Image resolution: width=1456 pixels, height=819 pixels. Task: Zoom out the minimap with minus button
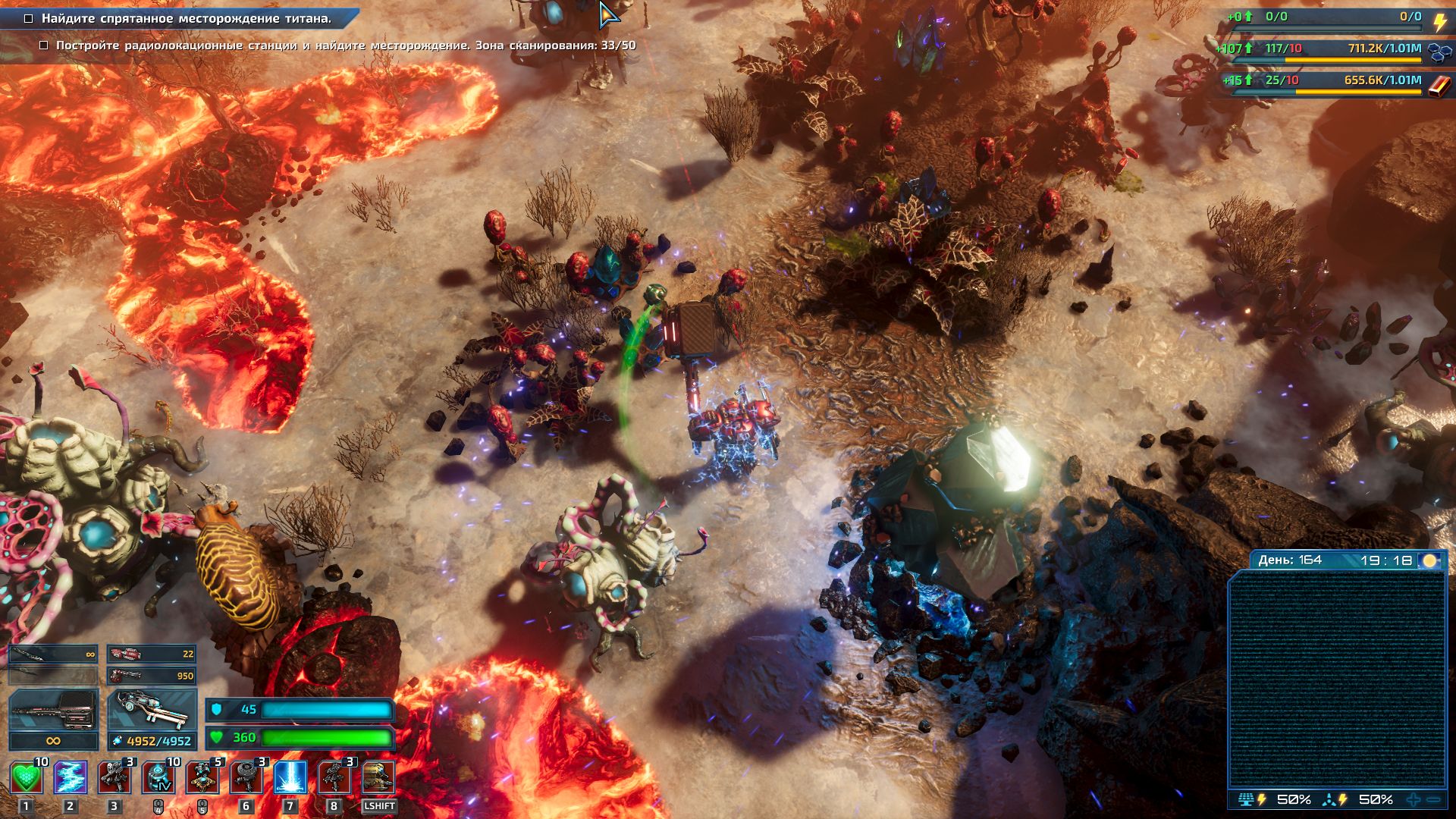(1433, 799)
